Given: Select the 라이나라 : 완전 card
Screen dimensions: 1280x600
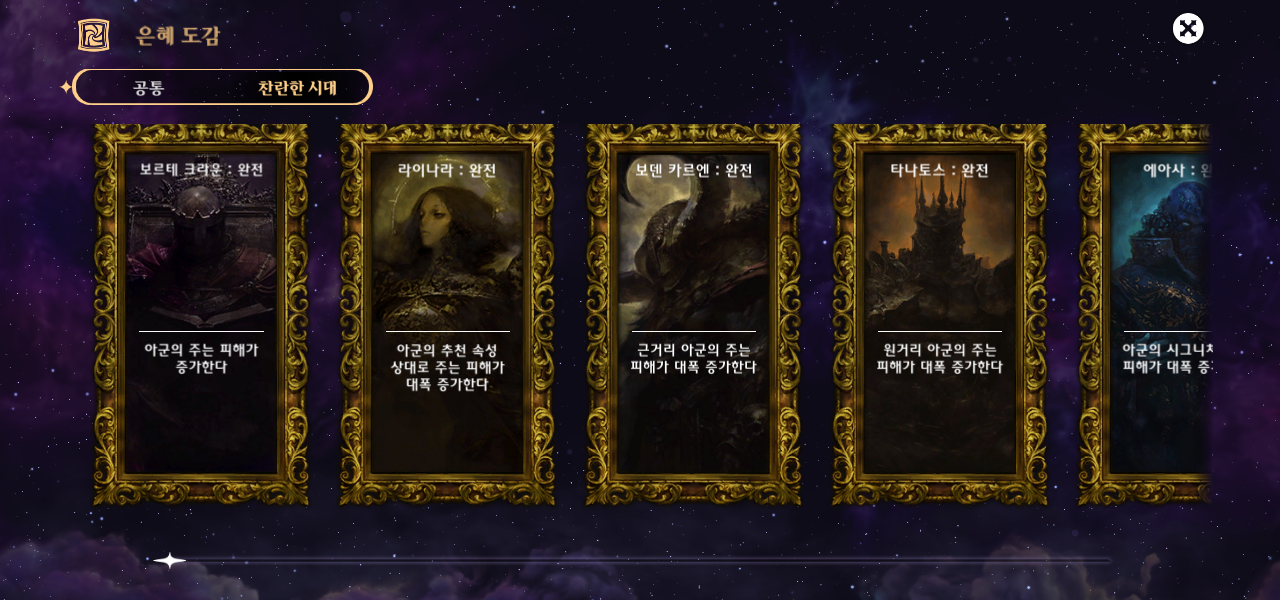Looking at the screenshot, I should tap(447, 315).
